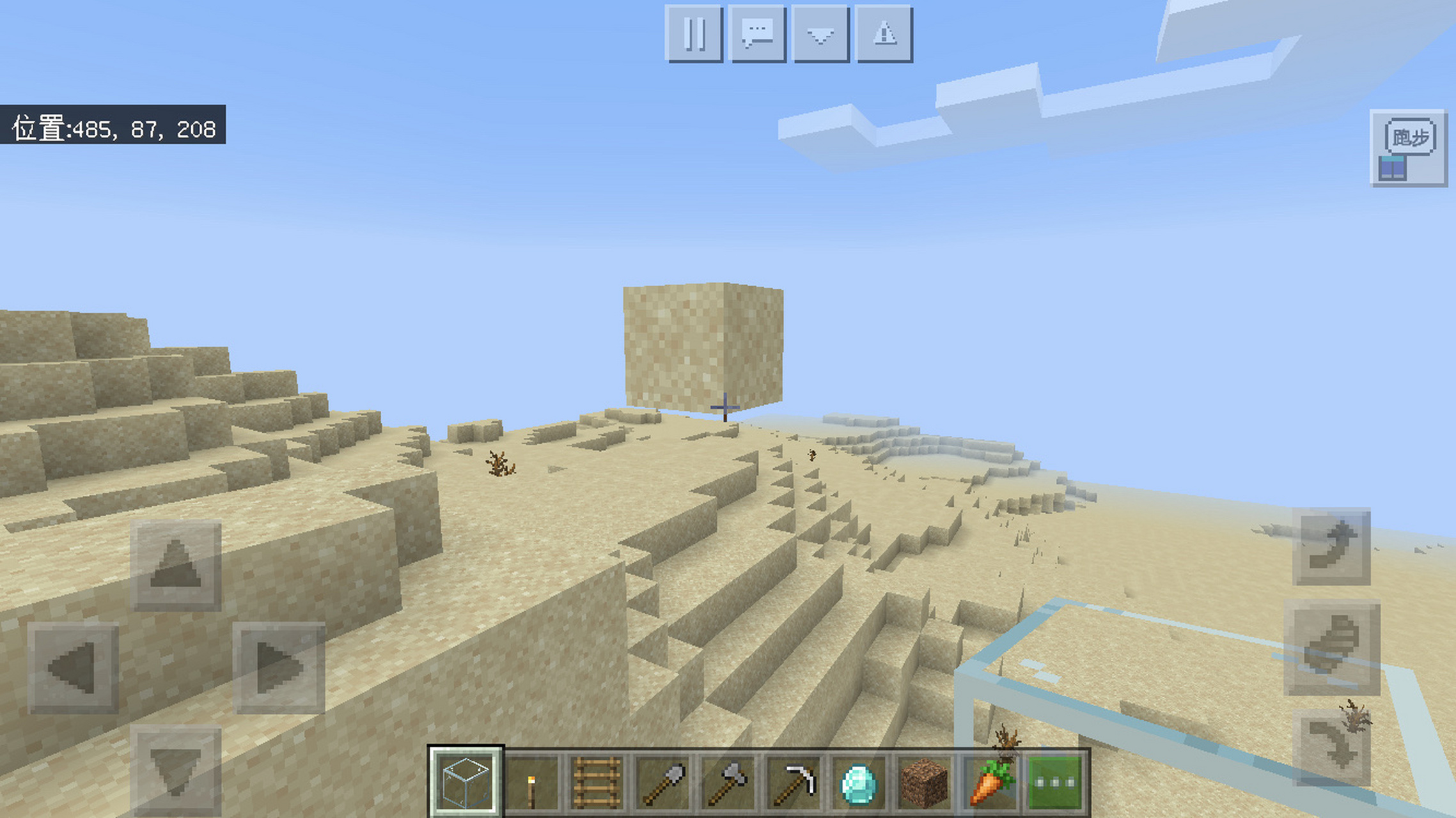1456x818 pixels.
Task: Switch to the pickaxe hotbar slot
Action: [x=794, y=782]
